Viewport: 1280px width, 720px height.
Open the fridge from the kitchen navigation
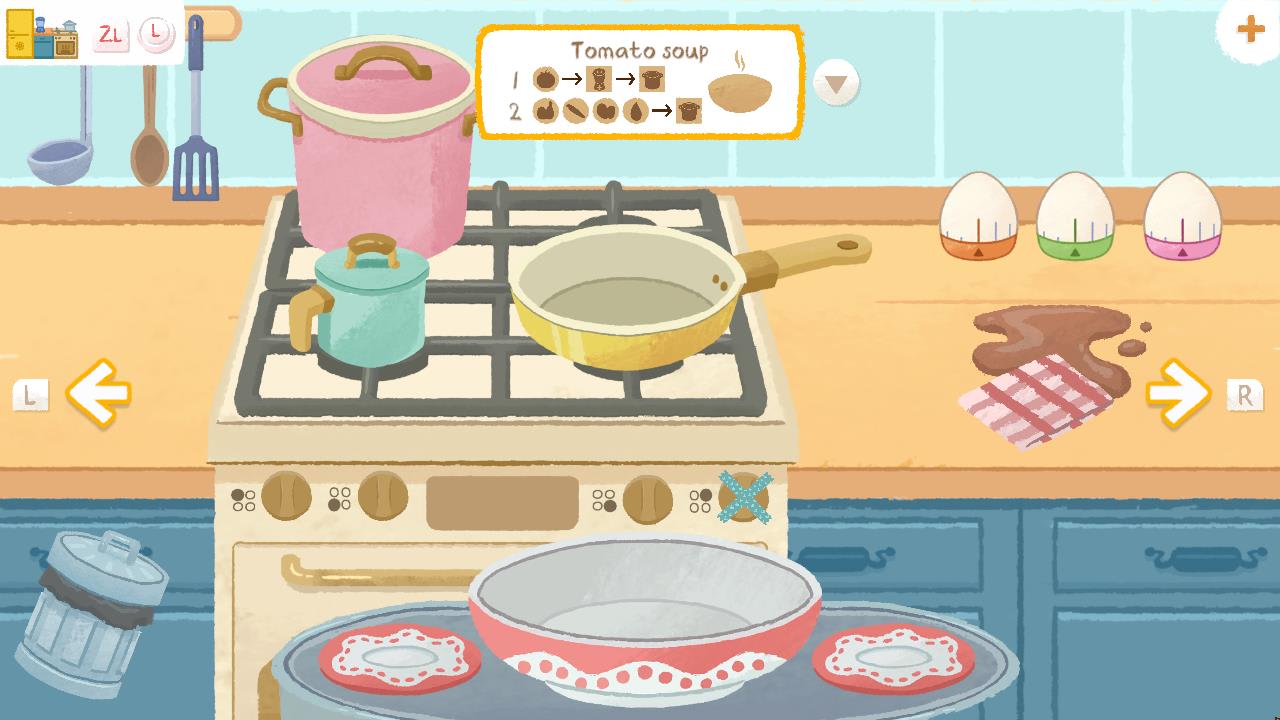tap(20, 32)
